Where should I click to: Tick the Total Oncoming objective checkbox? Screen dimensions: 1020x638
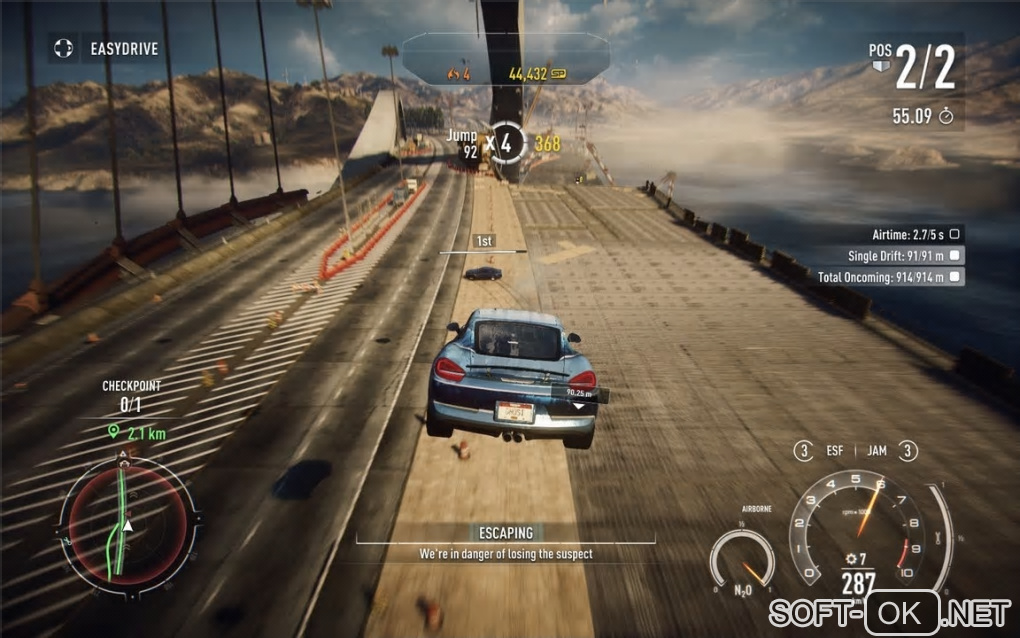(x=956, y=277)
